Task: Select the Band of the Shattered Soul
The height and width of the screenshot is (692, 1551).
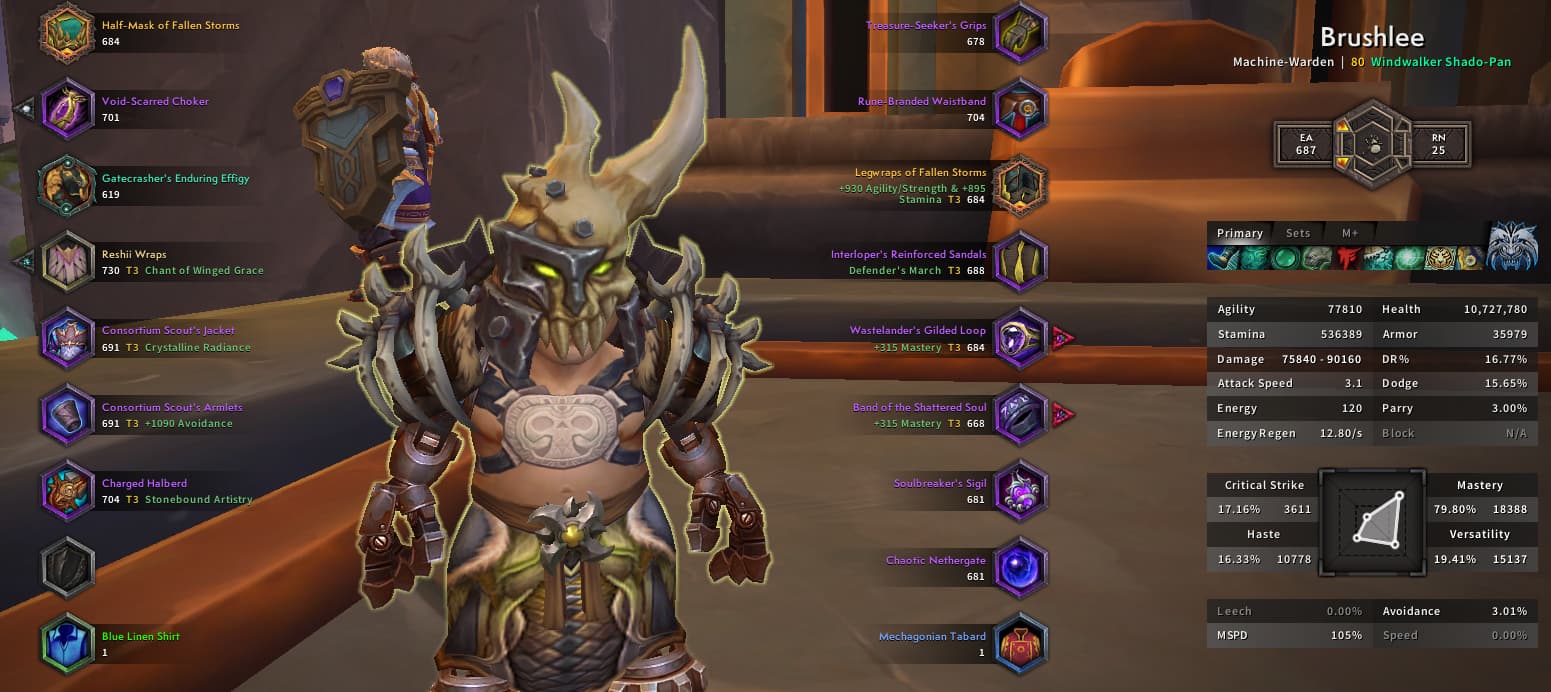Action: [1020, 415]
